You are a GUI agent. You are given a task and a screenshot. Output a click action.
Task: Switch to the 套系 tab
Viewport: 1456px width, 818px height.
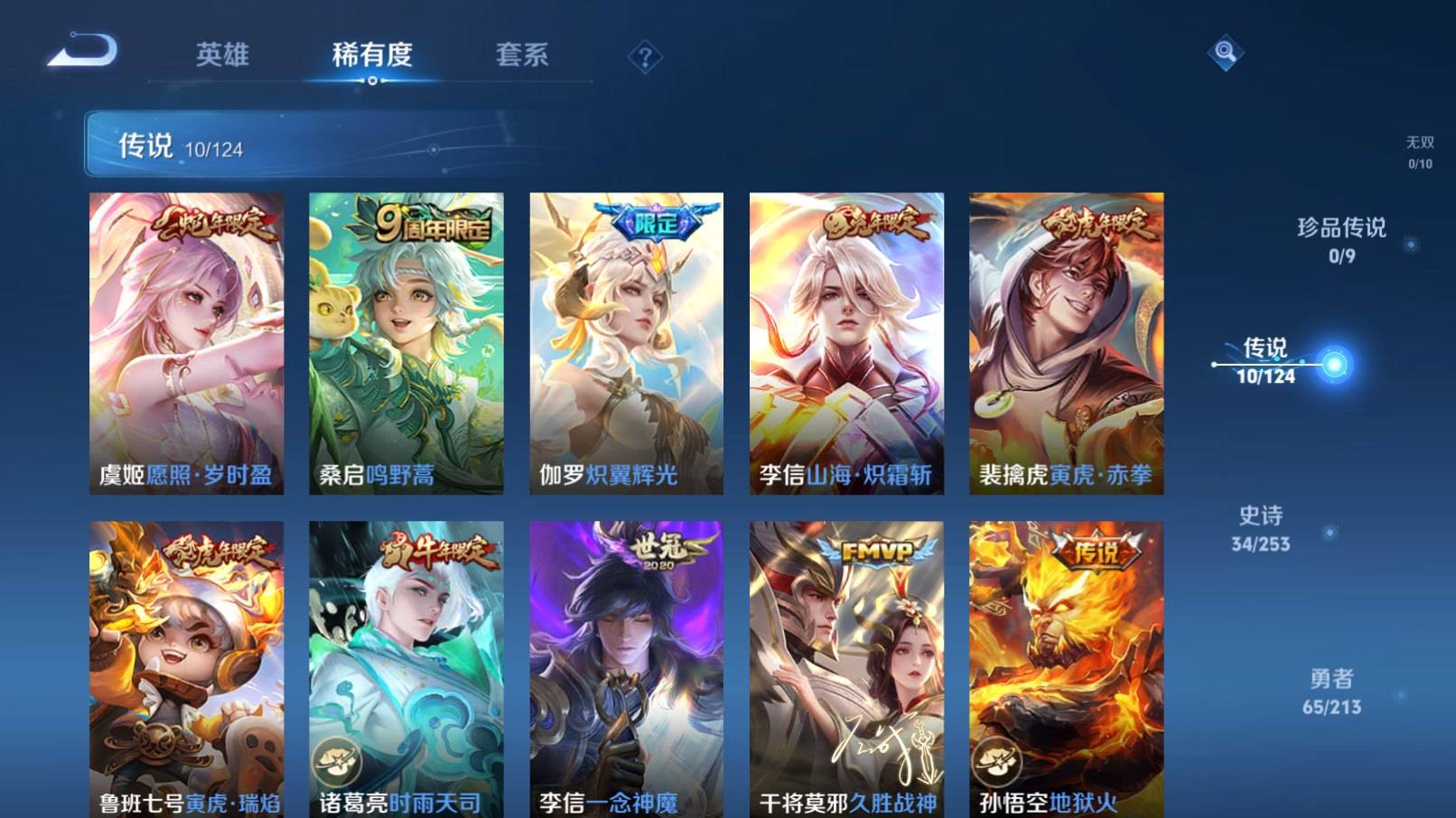[522, 56]
